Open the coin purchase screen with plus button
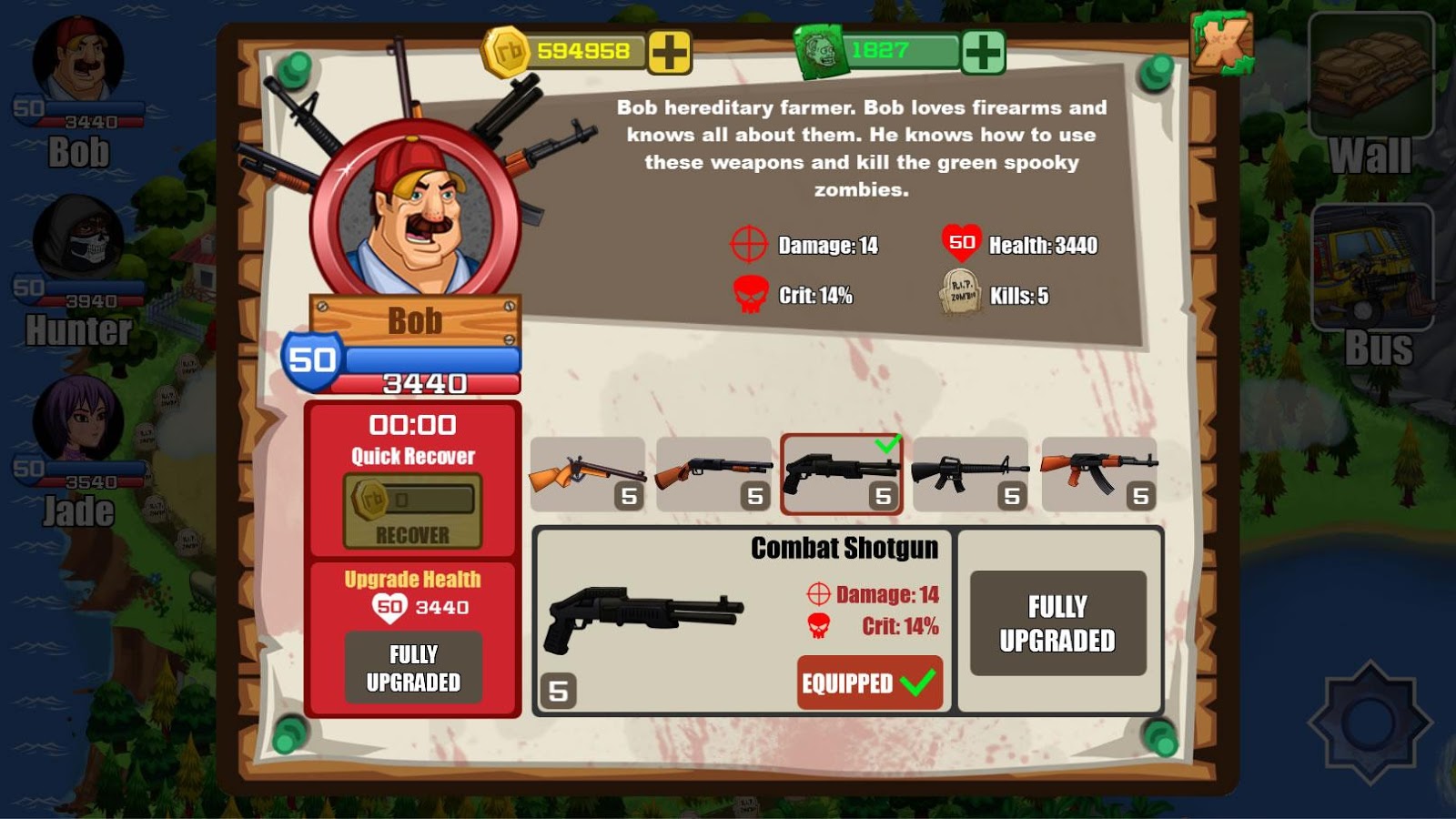Screen dimensions: 1456x819 [671, 55]
